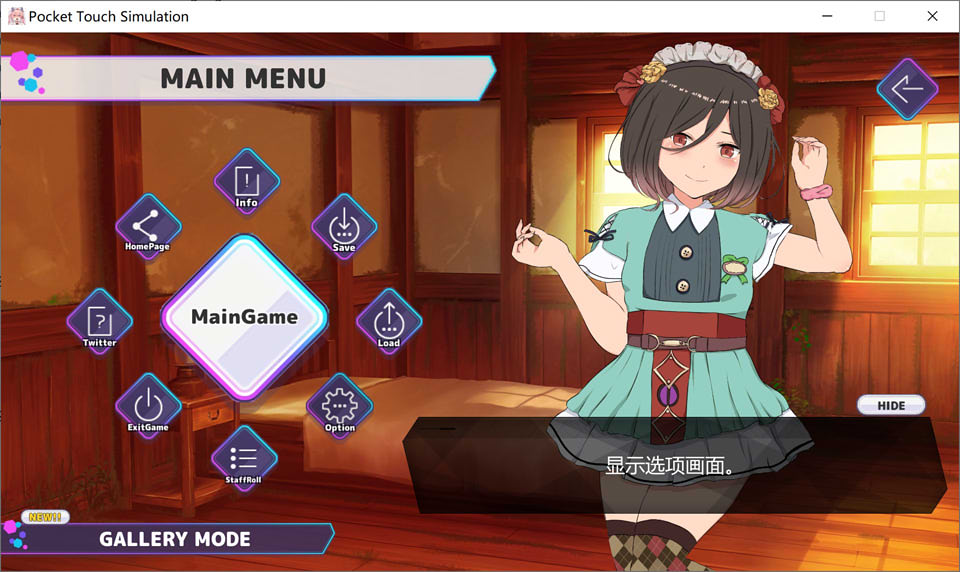Choose ExitGame power icon
The height and width of the screenshot is (572, 960).
point(148,407)
